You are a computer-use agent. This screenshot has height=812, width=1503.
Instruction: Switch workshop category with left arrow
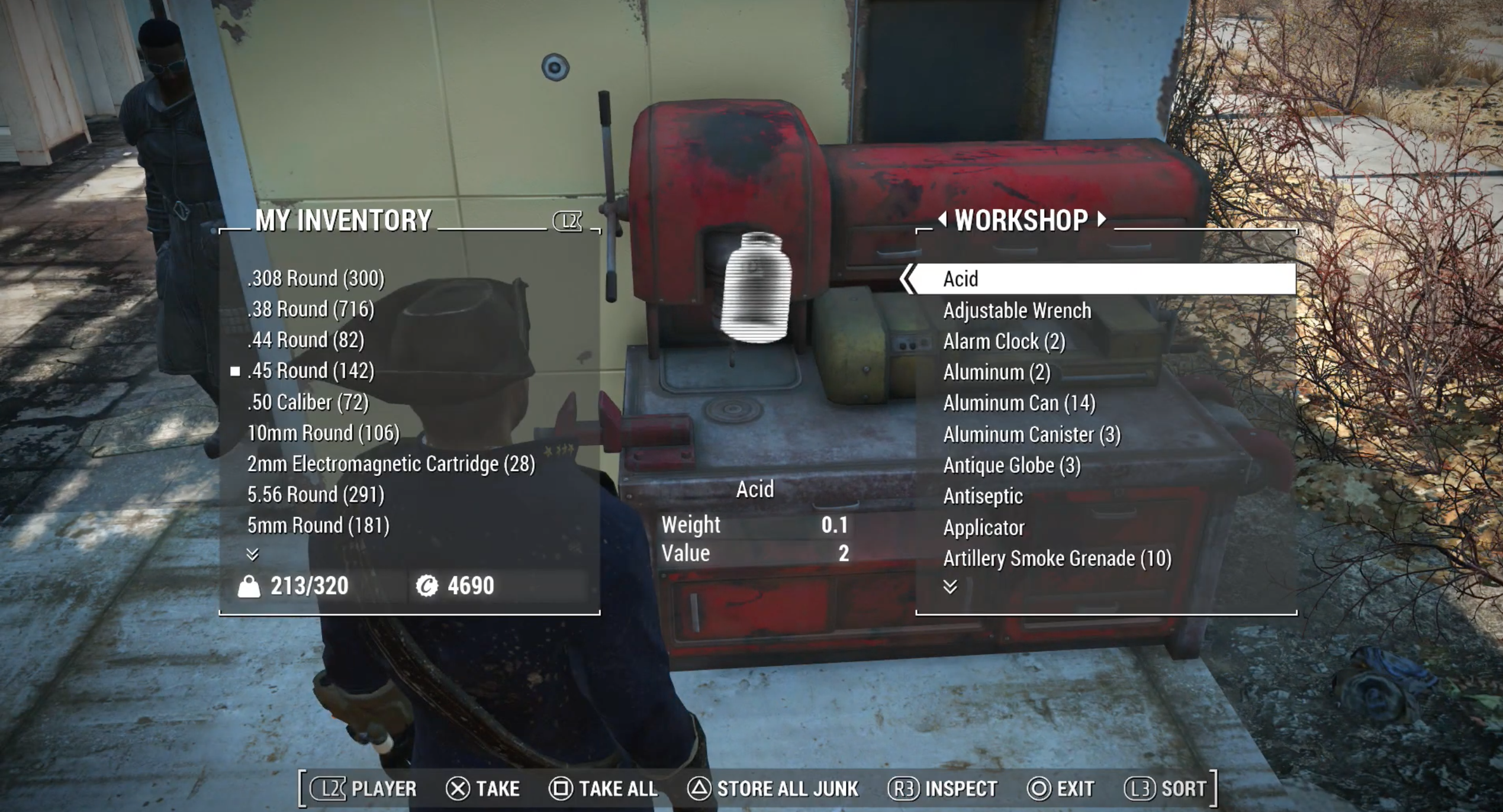[942, 219]
